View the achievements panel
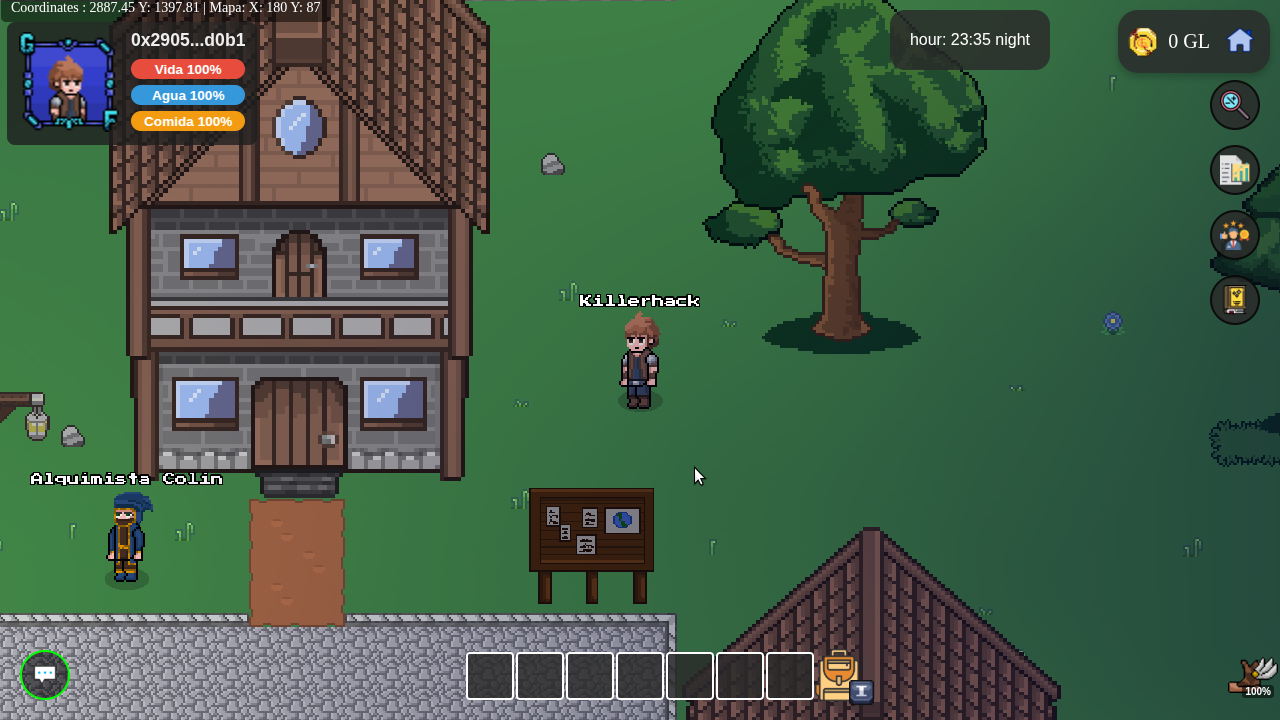 1234,234
